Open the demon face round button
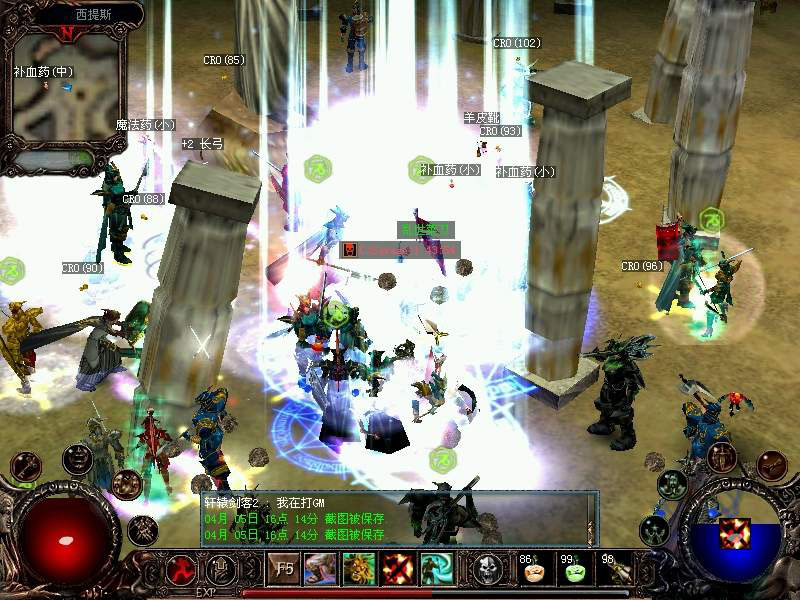The image size is (800, 600). click(77, 459)
